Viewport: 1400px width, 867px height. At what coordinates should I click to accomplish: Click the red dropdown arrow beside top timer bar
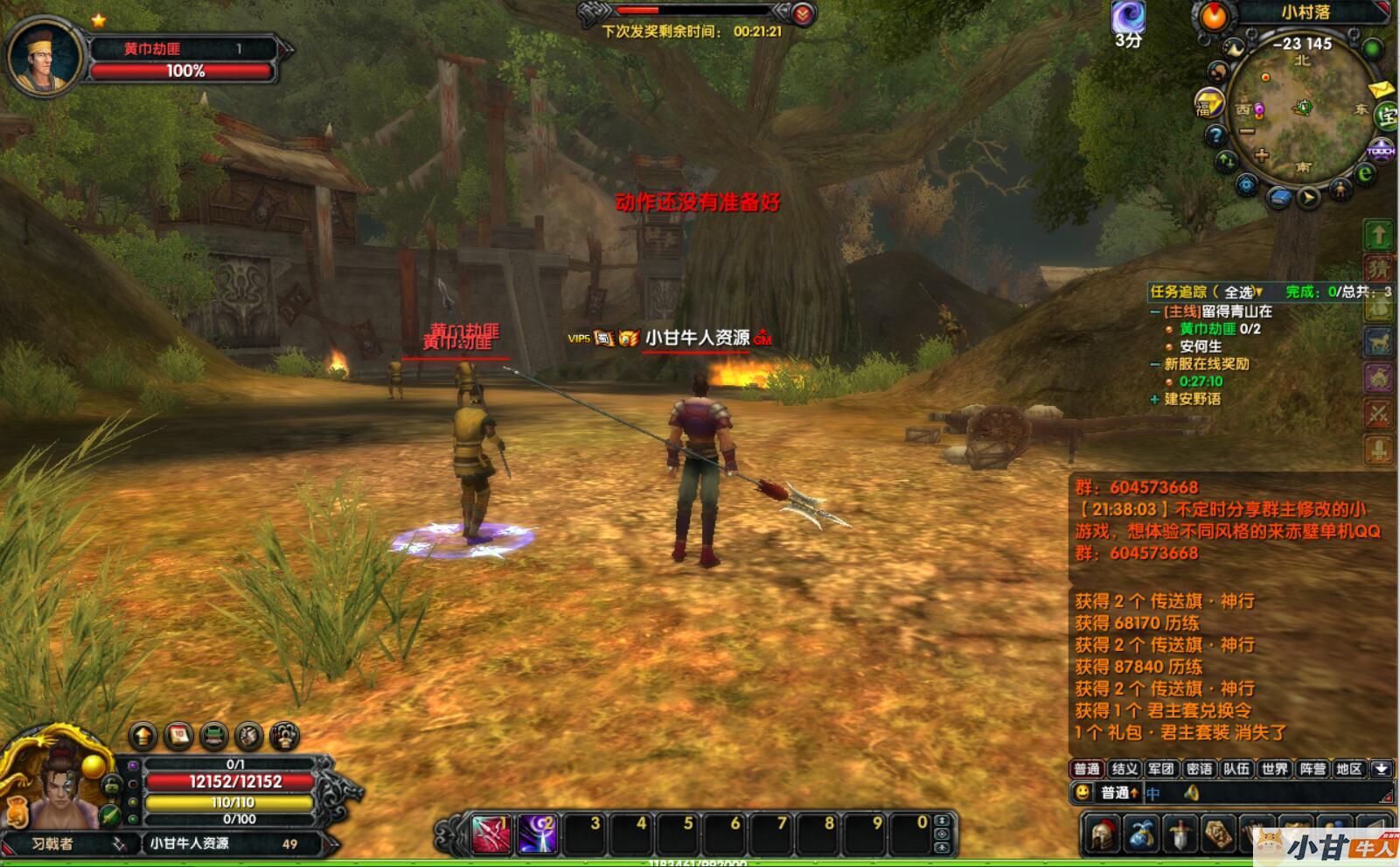pyautogui.click(x=803, y=13)
